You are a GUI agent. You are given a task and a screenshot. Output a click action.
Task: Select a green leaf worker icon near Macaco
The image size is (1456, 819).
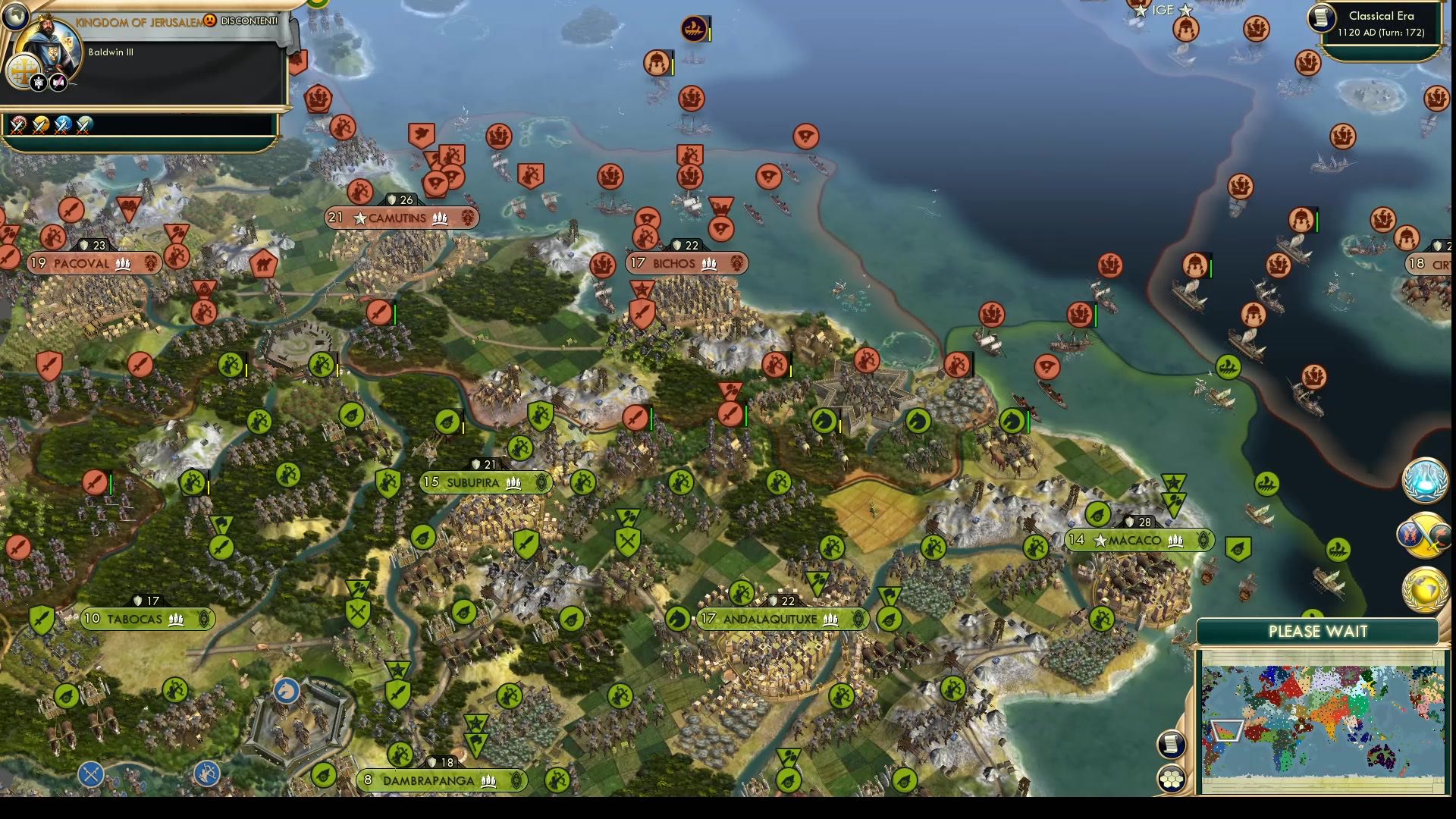[x=1097, y=515]
